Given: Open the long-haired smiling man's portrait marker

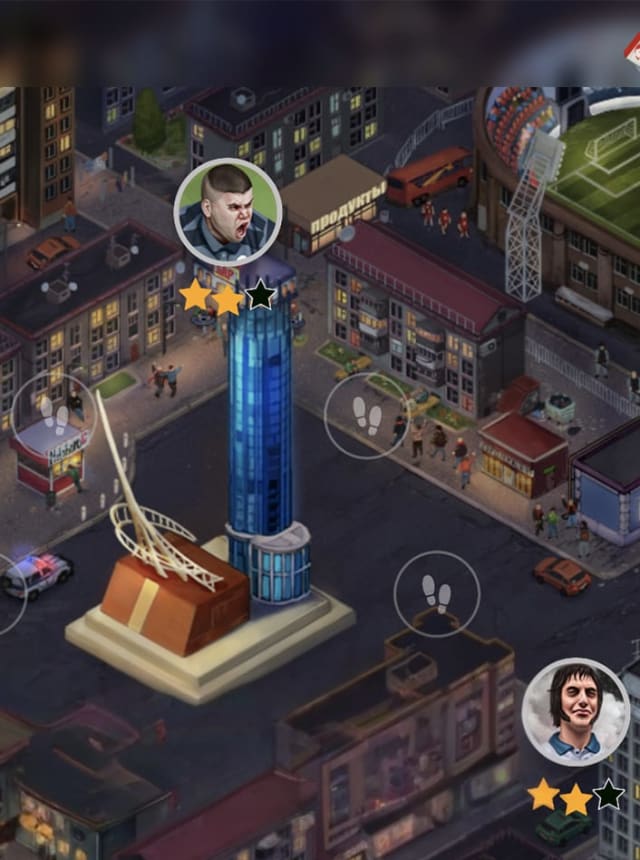Looking at the screenshot, I should tap(575, 711).
